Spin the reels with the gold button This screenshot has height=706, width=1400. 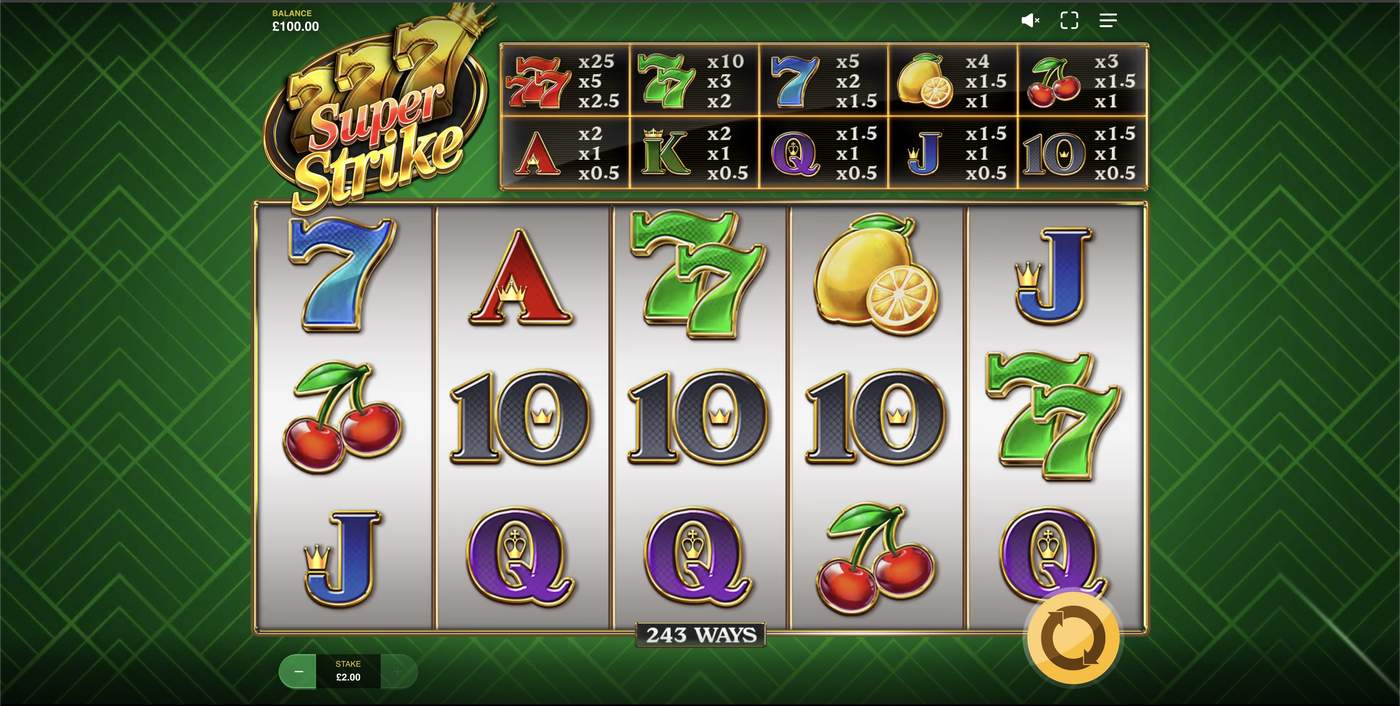click(1073, 638)
